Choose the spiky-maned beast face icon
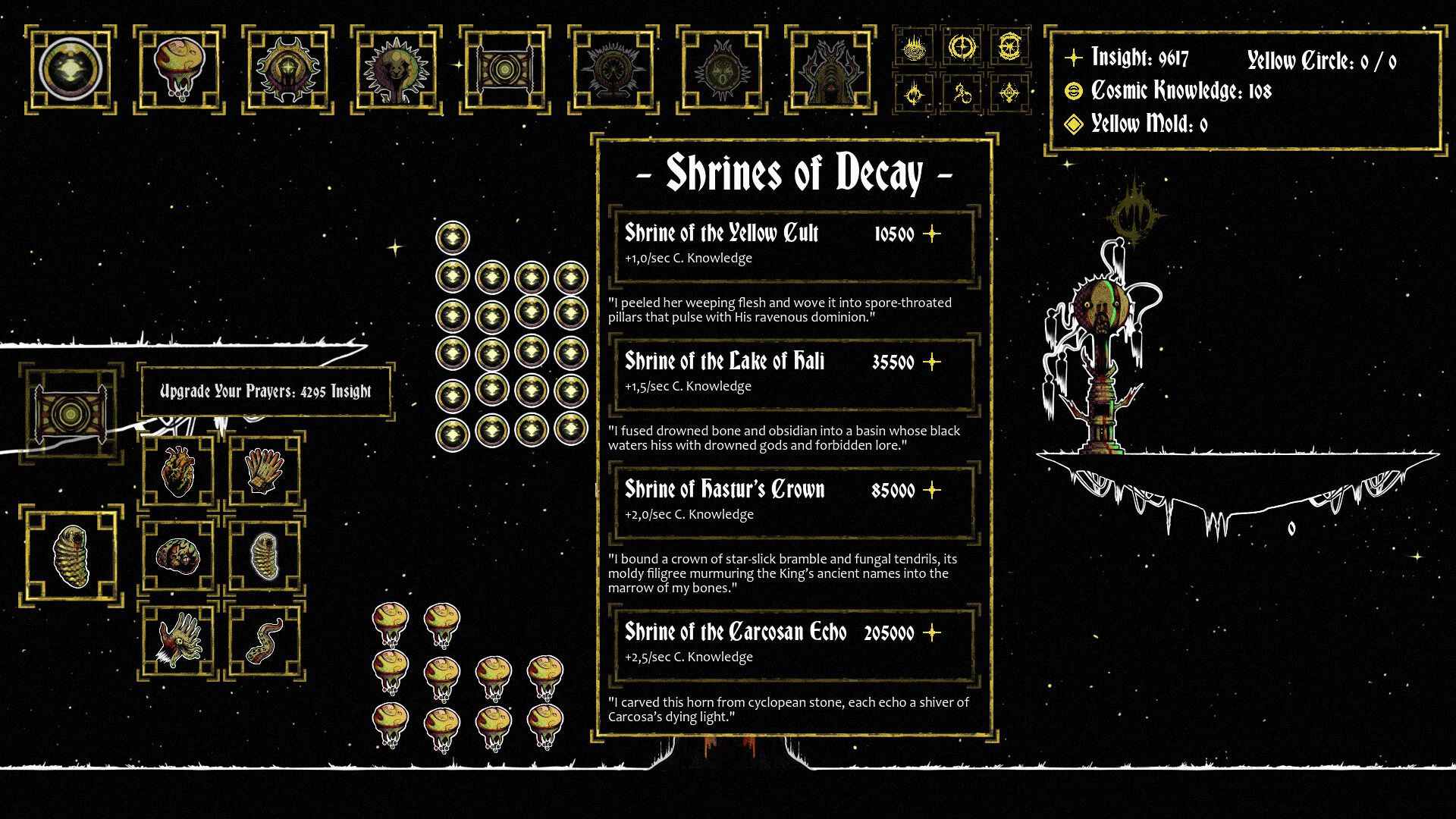Viewport: 1456px width, 819px height. pyautogui.click(x=396, y=70)
